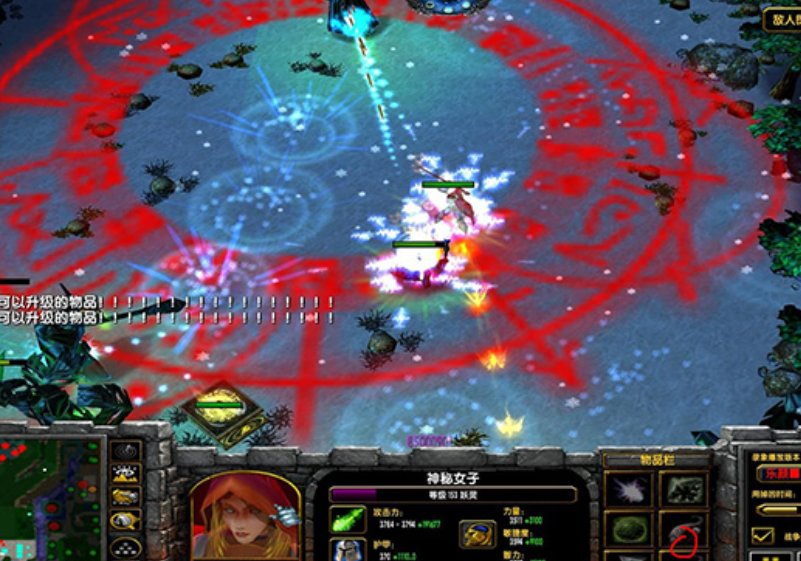The width and height of the screenshot is (801, 561).
Task: Select the dark green creature inventory item
Action: coord(683,489)
